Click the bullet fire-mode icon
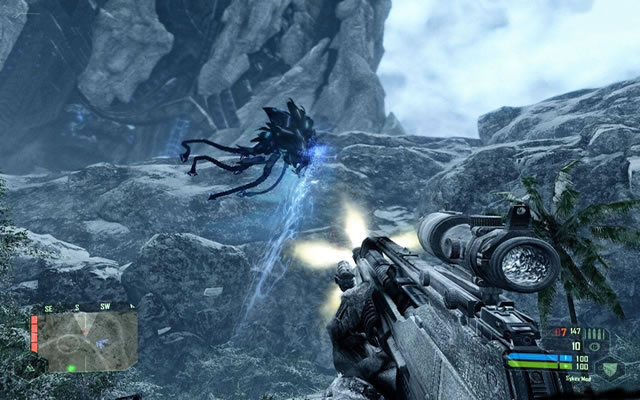 [x=596, y=334]
